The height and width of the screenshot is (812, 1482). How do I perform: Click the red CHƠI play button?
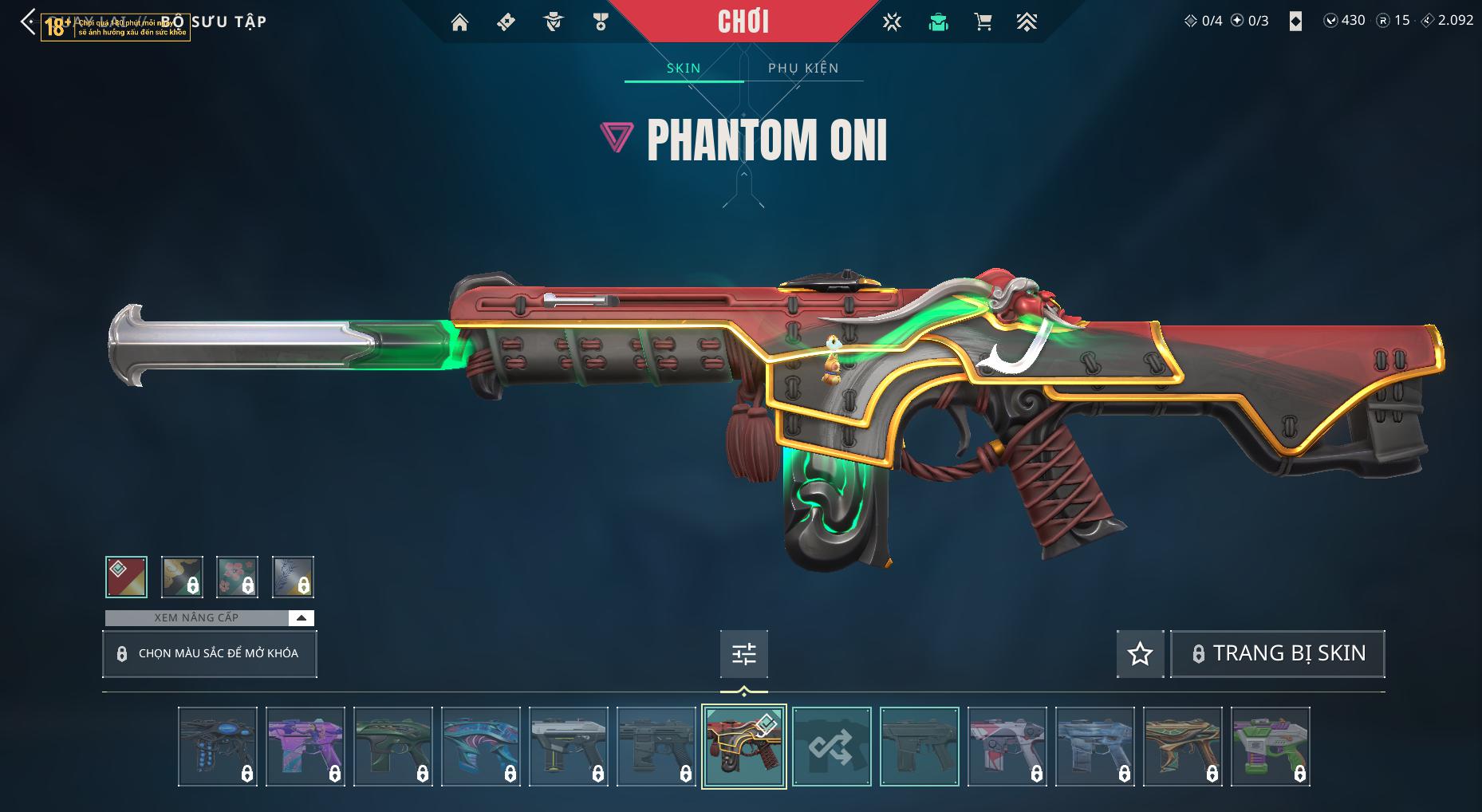click(743, 22)
